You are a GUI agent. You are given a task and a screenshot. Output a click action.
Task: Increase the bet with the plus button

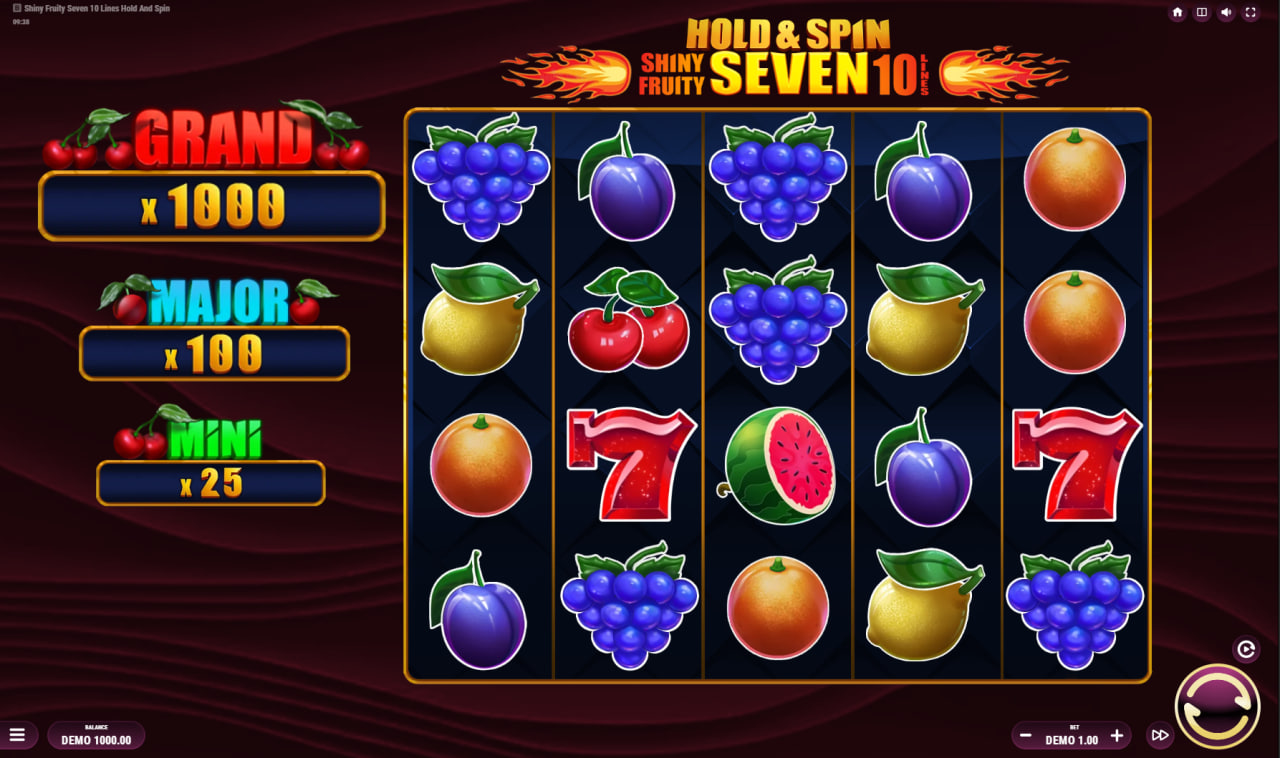tap(1117, 736)
